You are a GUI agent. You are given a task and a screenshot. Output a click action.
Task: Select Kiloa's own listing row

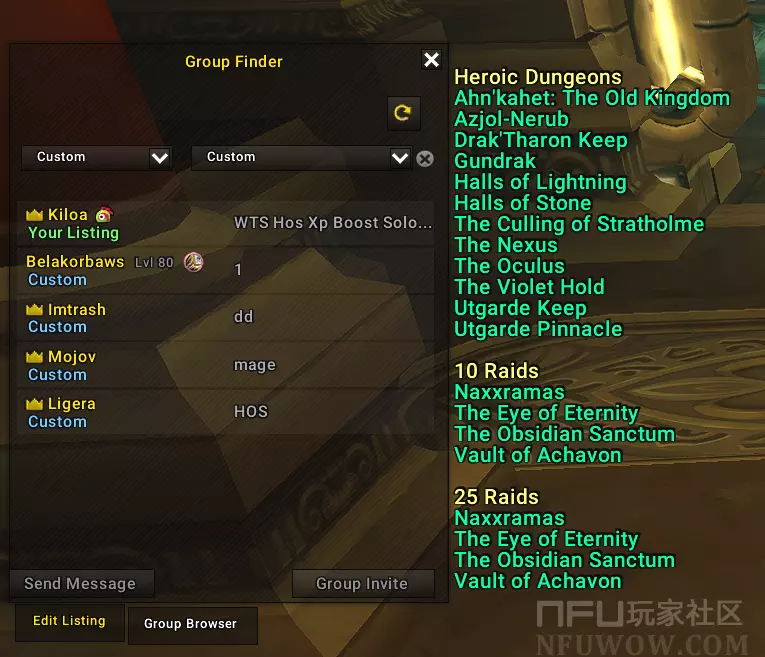pyautogui.click(x=226, y=223)
